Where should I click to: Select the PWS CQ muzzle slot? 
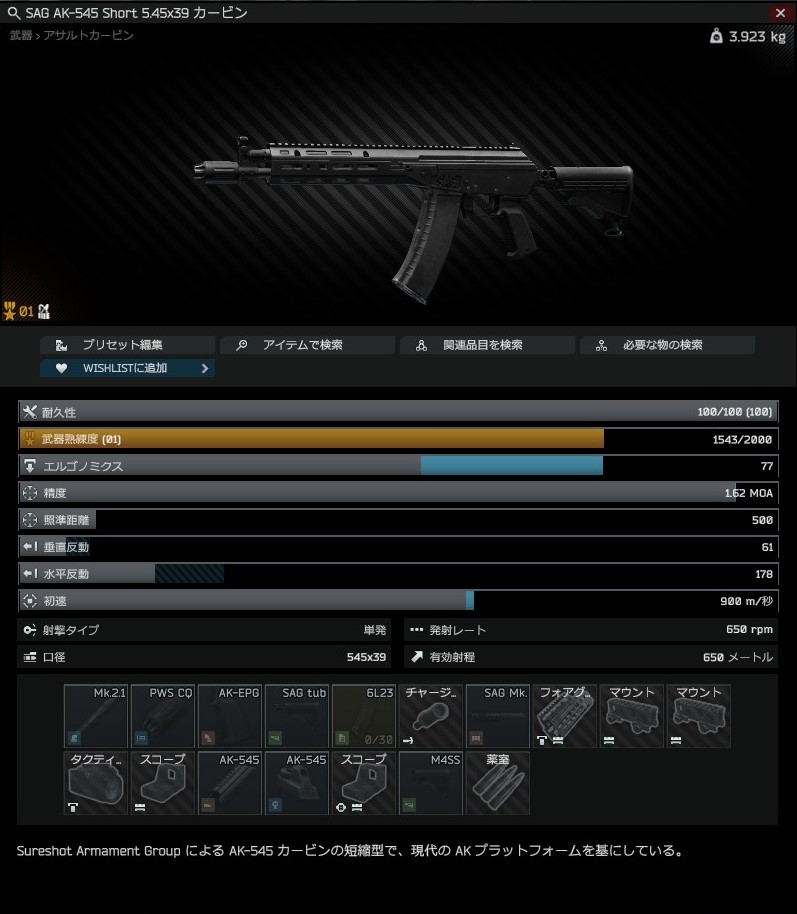(163, 716)
